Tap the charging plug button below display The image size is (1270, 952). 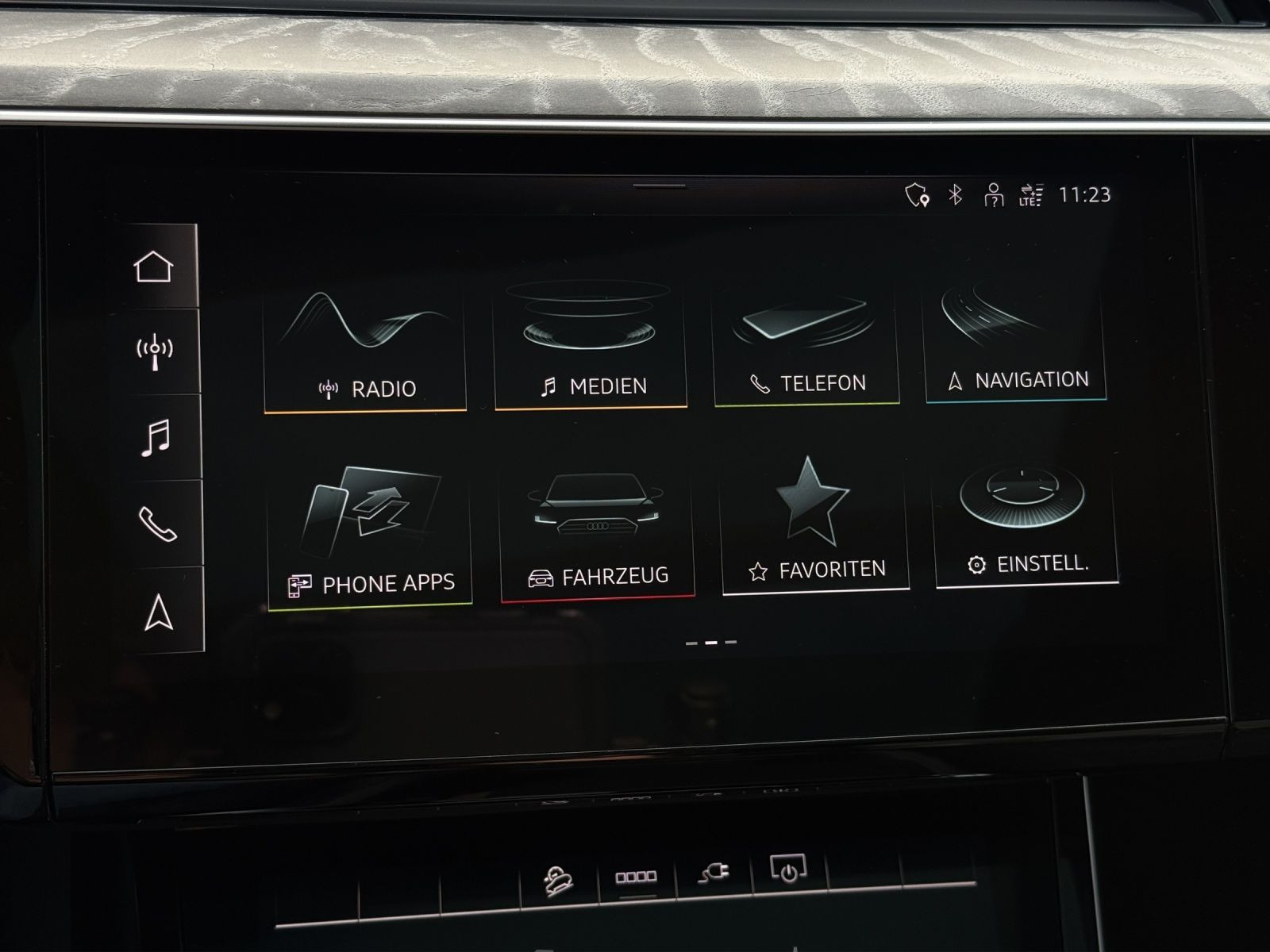tap(714, 873)
